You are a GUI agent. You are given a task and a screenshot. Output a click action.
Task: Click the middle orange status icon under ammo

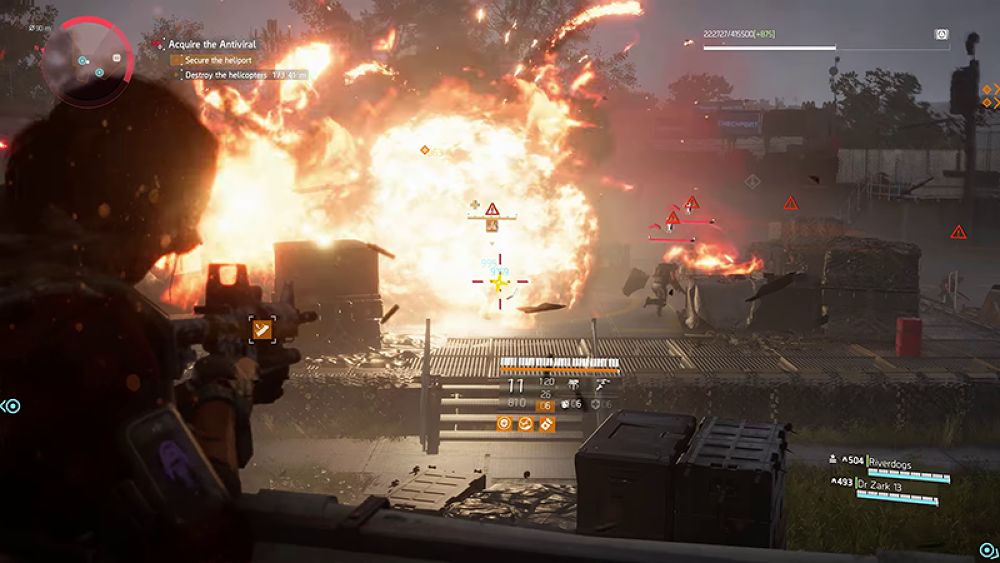[526, 424]
